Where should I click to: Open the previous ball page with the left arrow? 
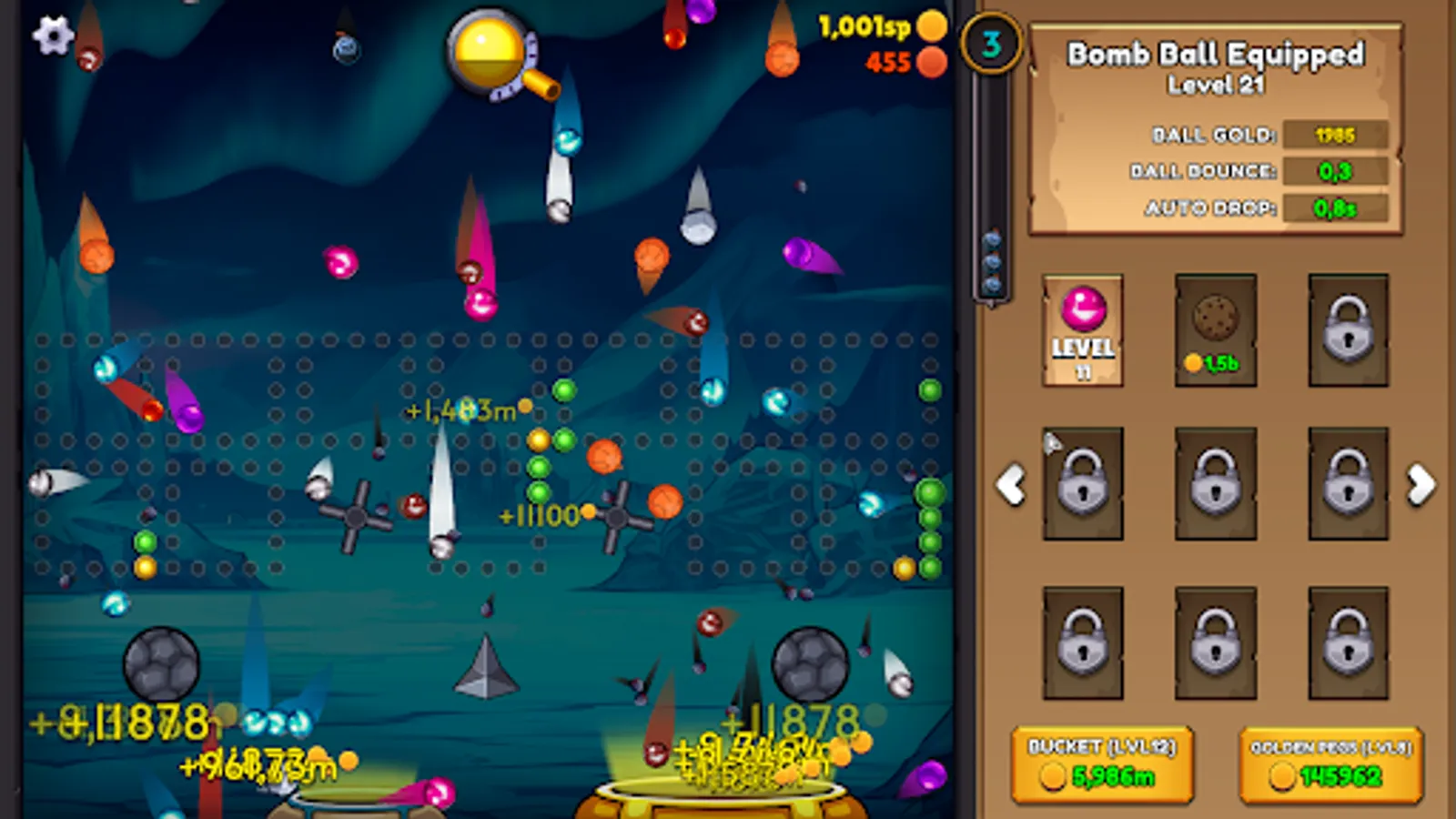coord(1010,485)
